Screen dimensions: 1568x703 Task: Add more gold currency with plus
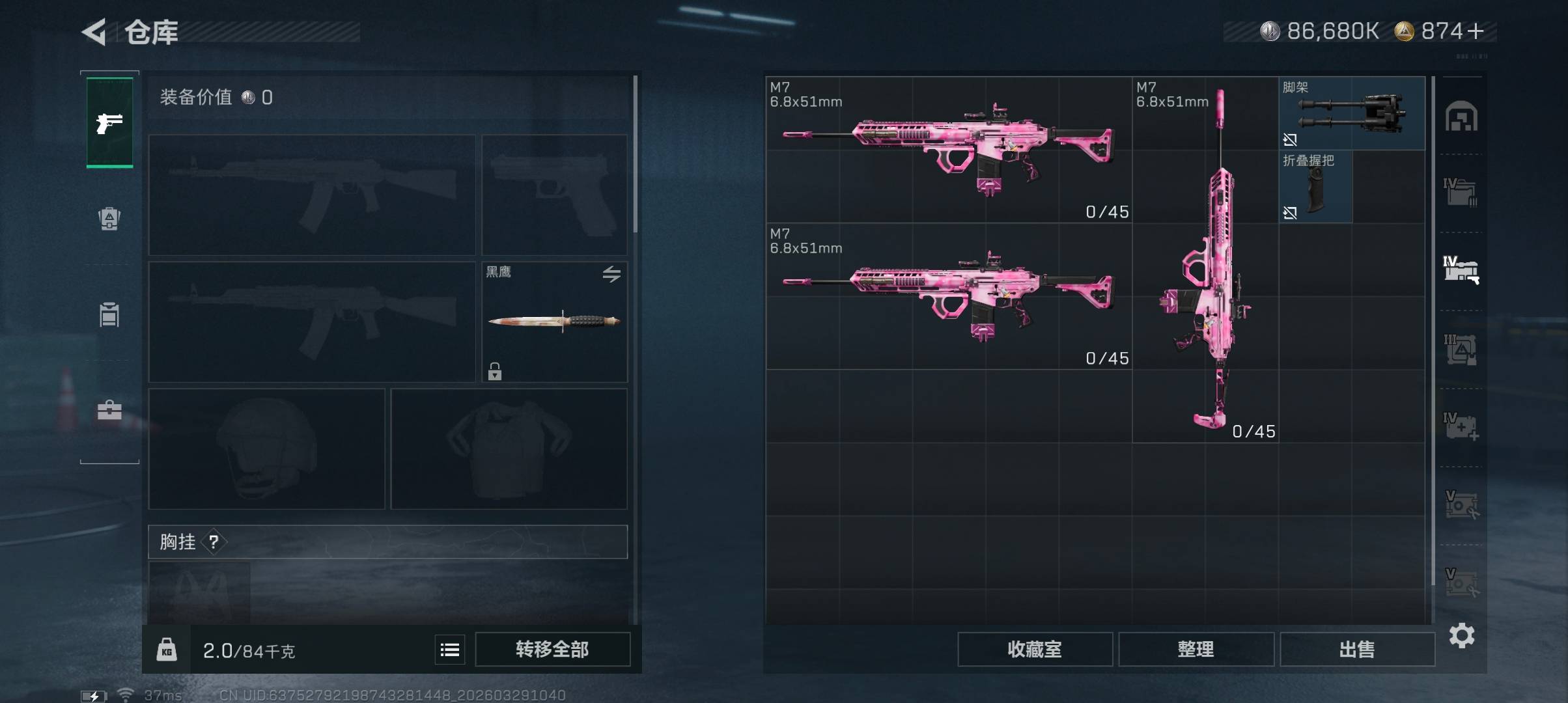(1476, 31)
